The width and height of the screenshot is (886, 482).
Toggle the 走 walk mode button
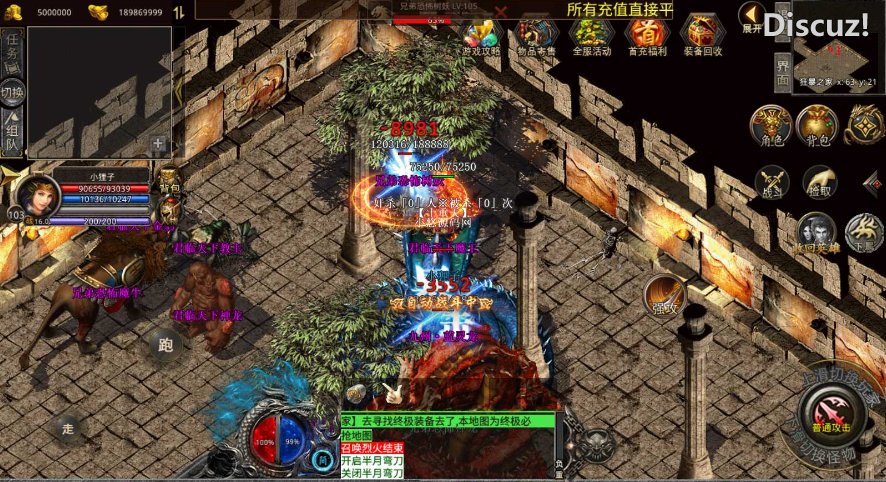(68, 428)
